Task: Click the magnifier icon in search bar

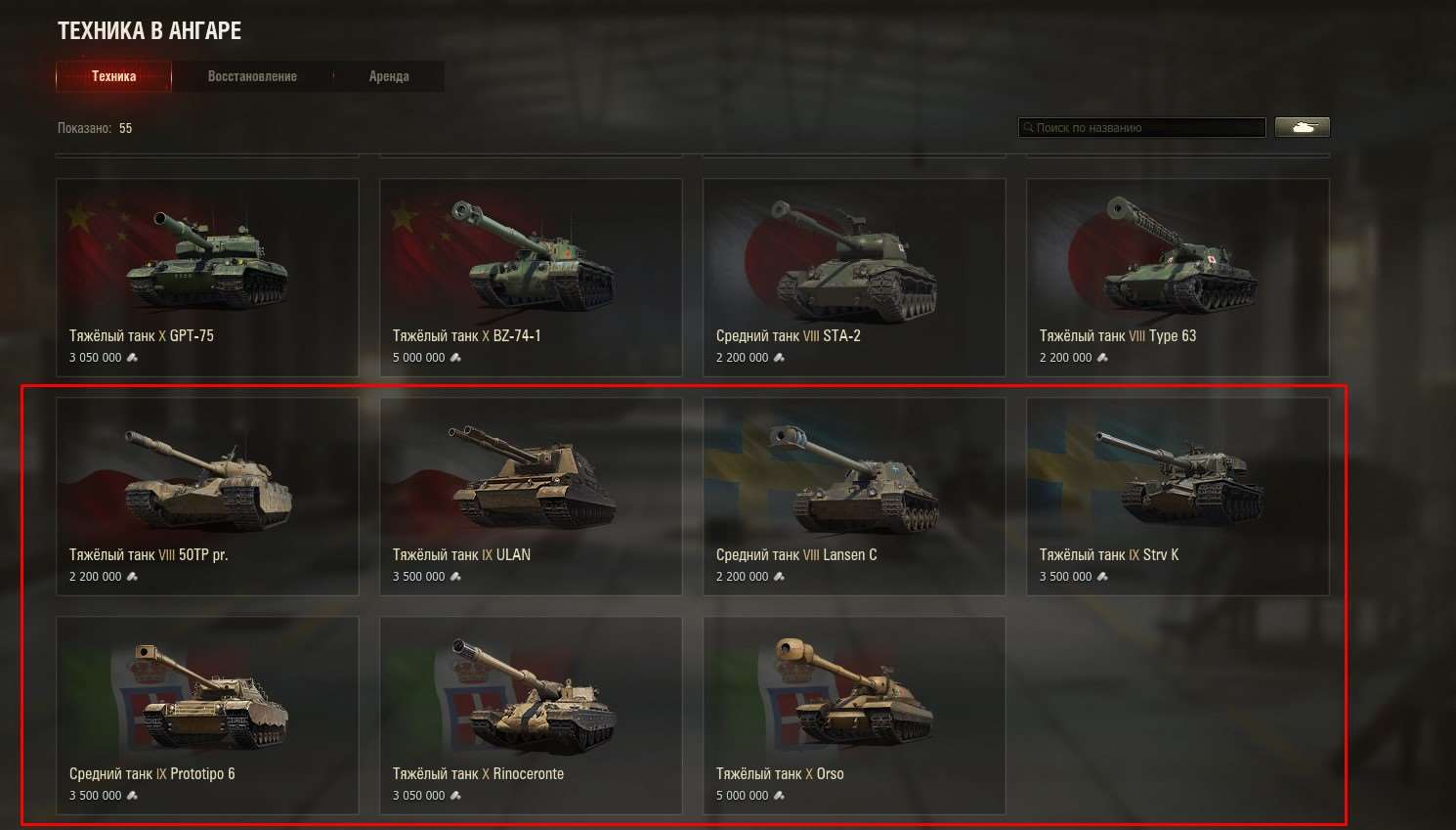Action: coord(1029,127)
